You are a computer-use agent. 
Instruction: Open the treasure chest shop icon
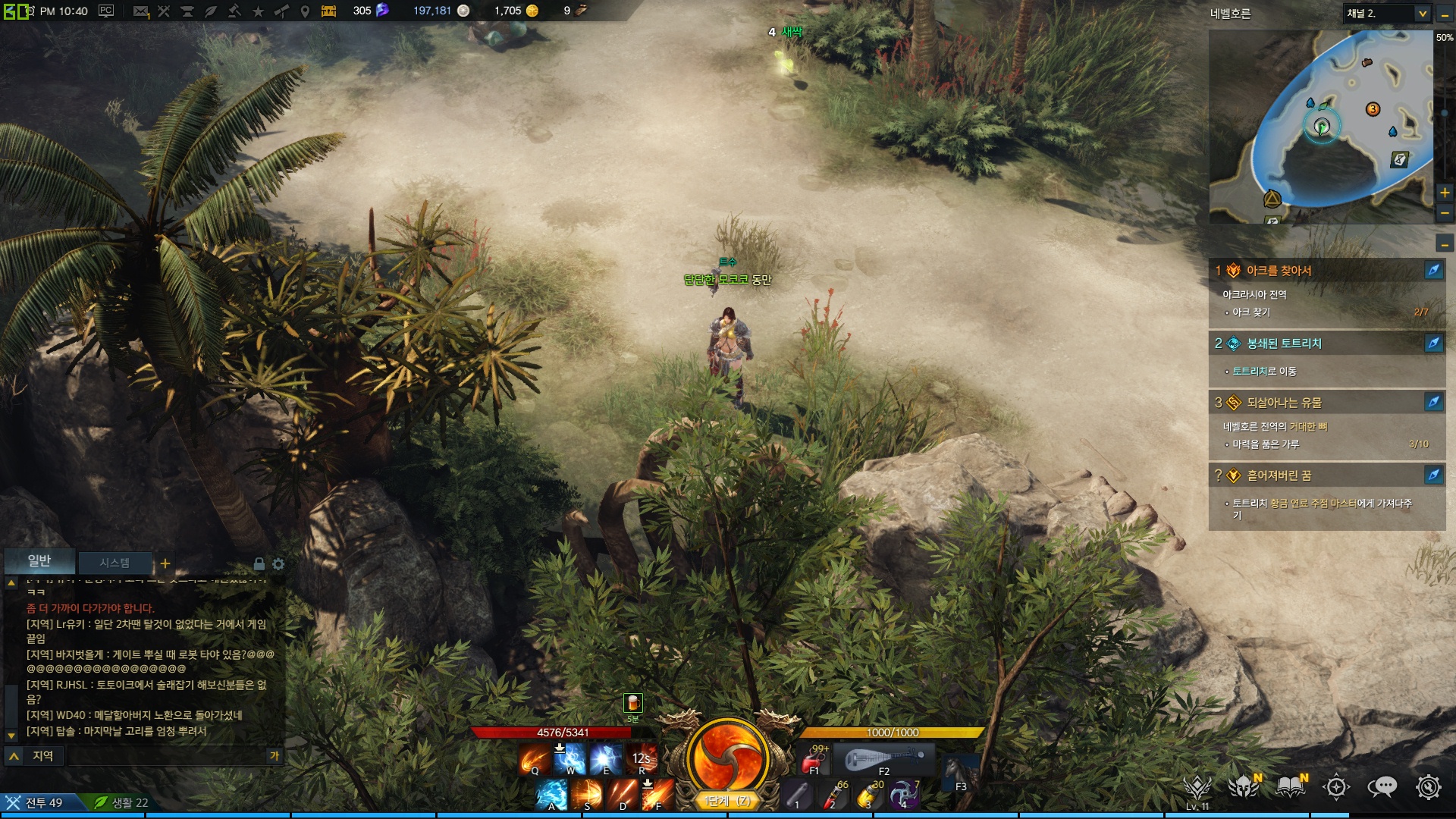click(x=328, y=11)
